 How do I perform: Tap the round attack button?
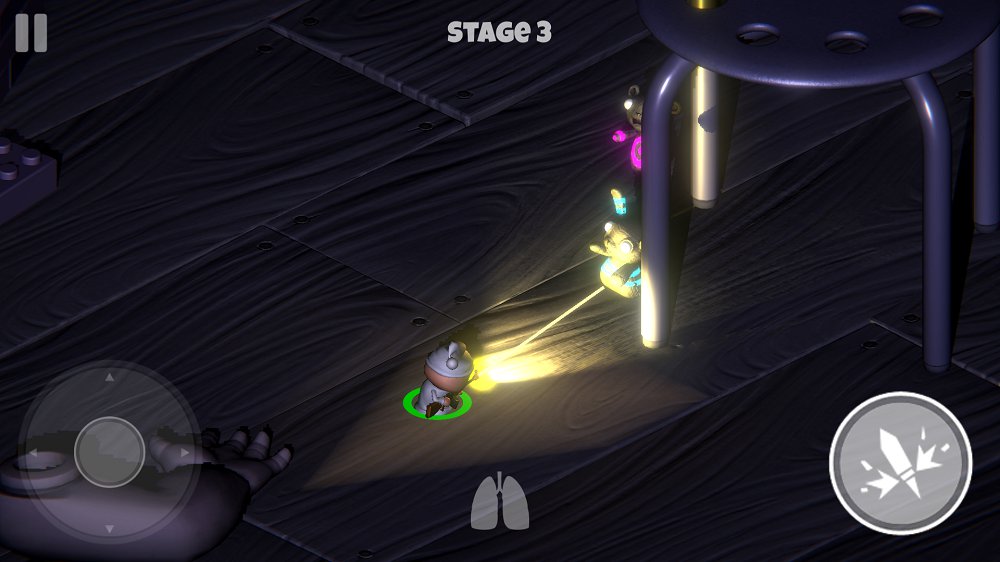click(900, 463)
